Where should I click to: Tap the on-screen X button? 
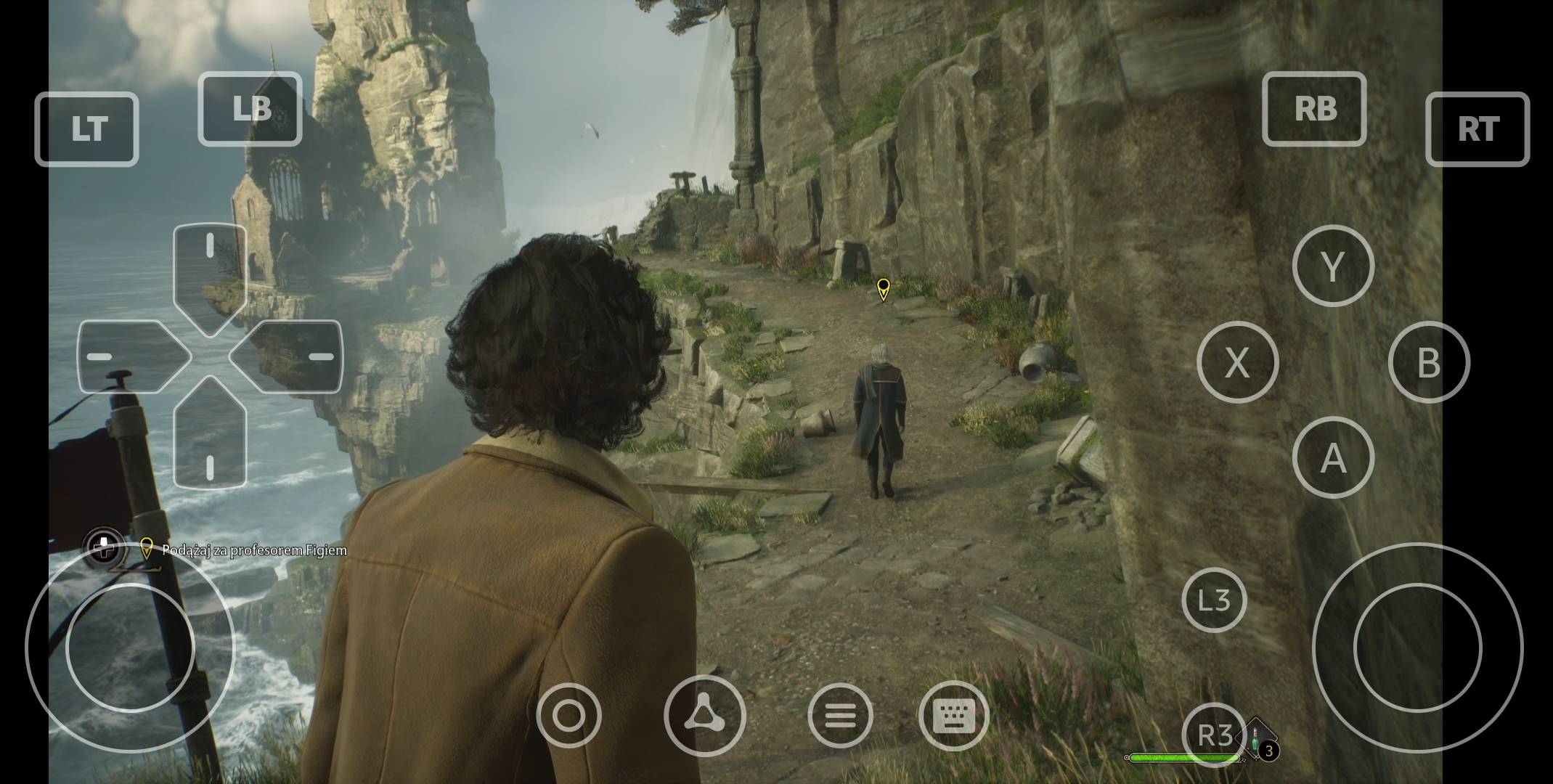[x=1237, y=362]
